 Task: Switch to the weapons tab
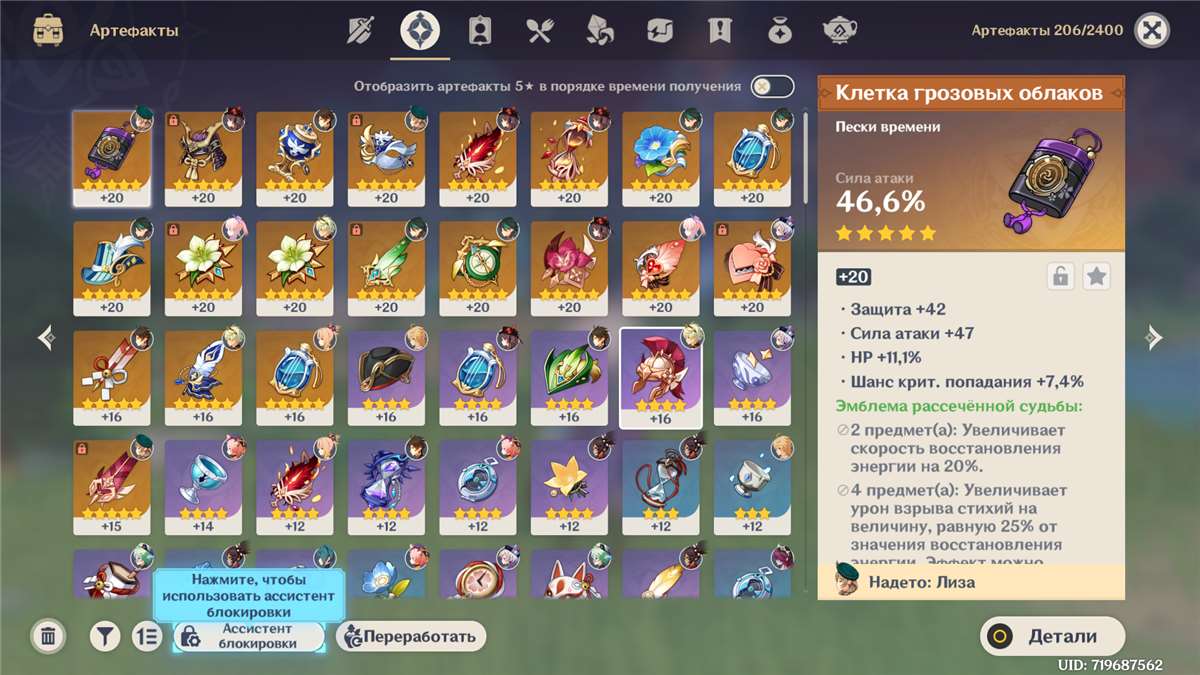360,31
